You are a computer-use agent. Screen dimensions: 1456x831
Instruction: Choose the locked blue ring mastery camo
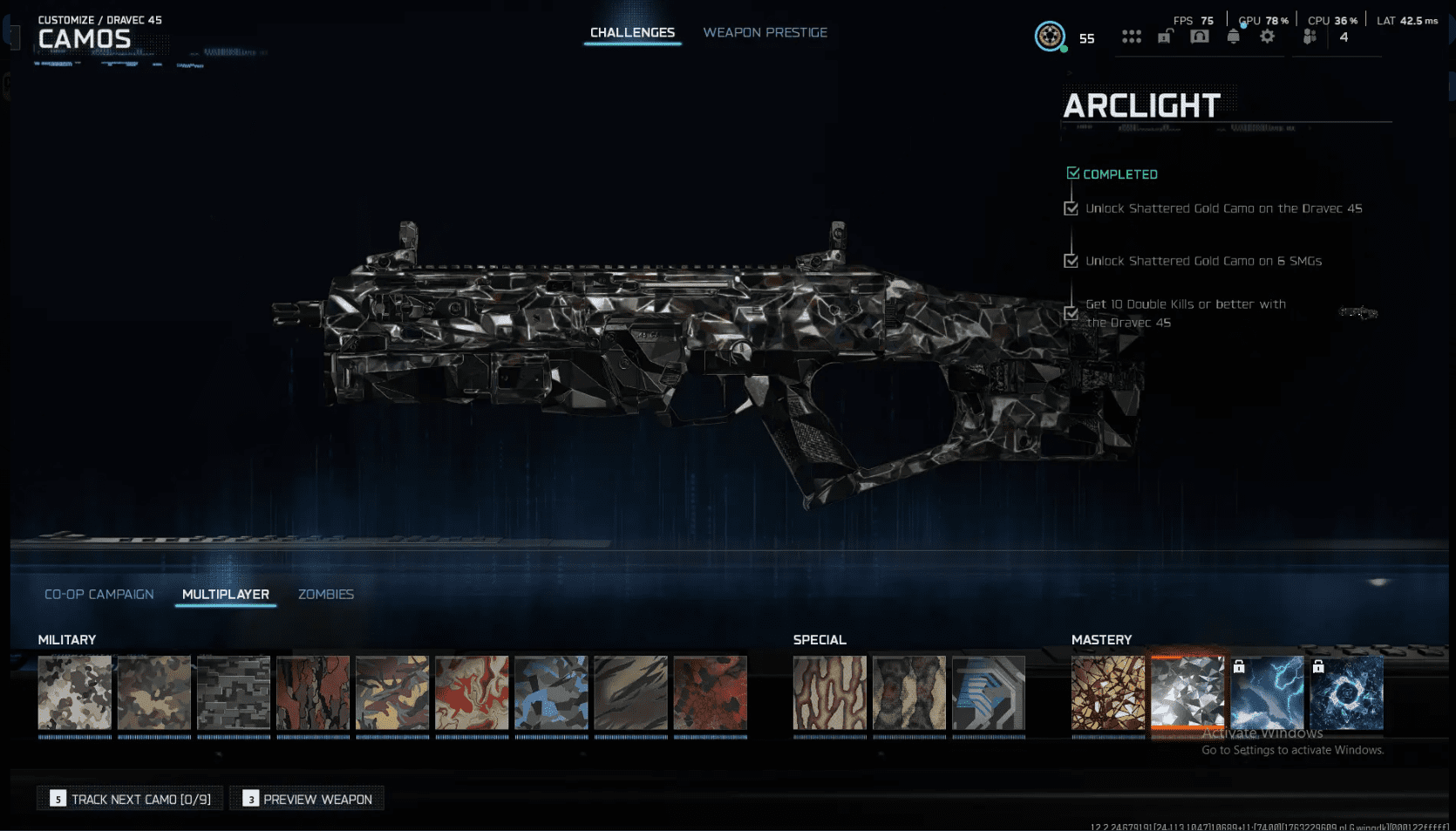[x=1346, y=693]
